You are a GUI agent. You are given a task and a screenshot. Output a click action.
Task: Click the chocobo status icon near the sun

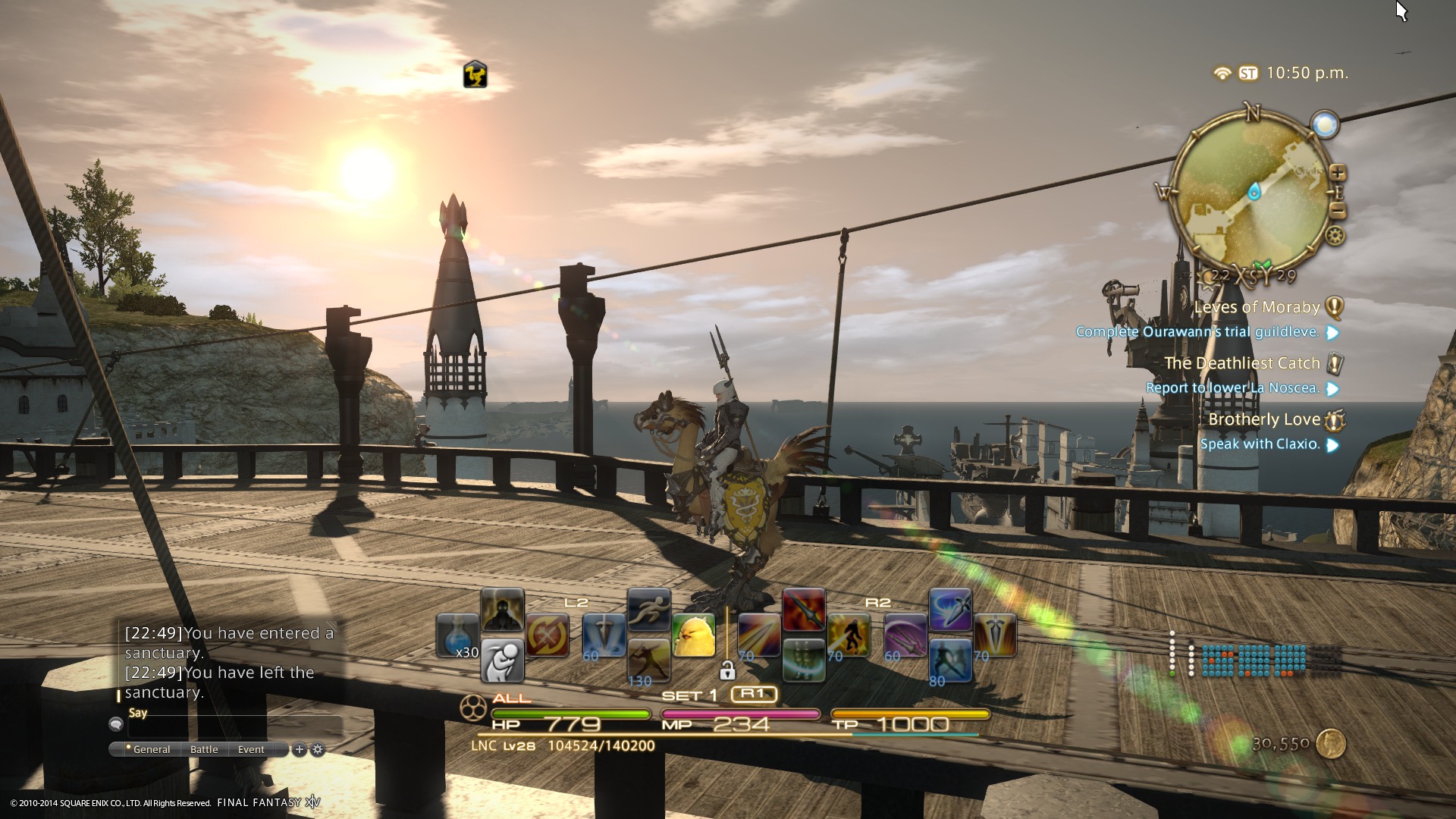[x=475, y=75]
